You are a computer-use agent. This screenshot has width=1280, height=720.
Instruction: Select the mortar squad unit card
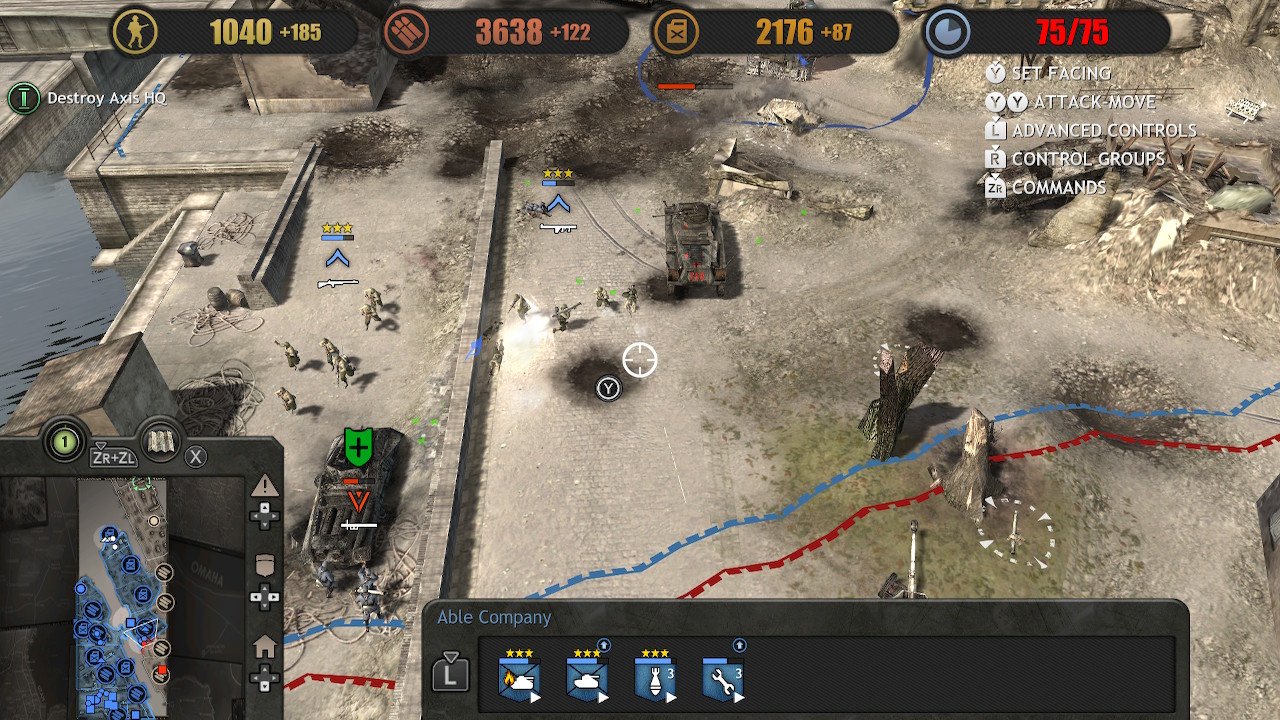coord(655,680)
